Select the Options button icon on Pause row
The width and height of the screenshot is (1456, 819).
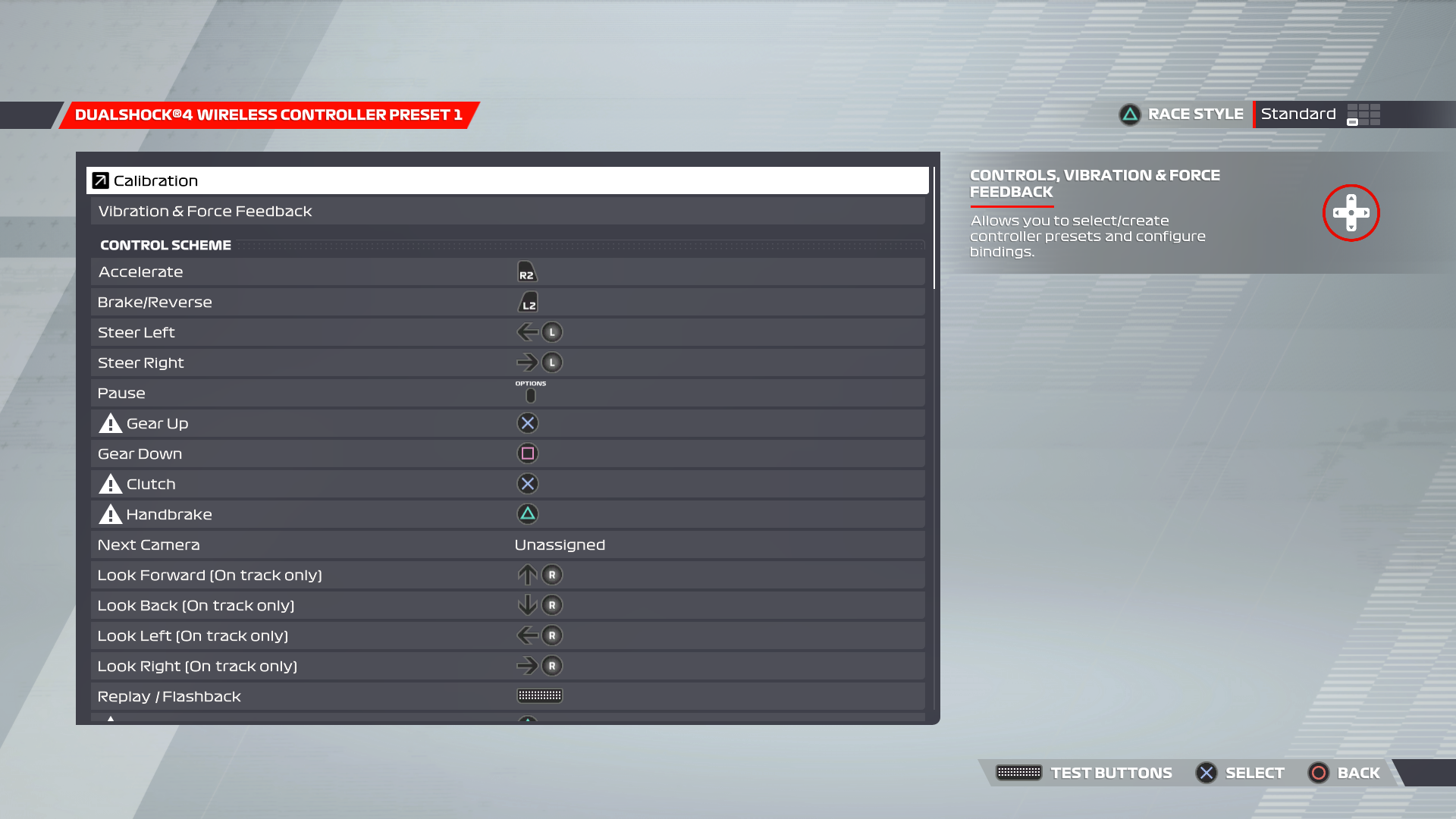[x=530, y=394]
